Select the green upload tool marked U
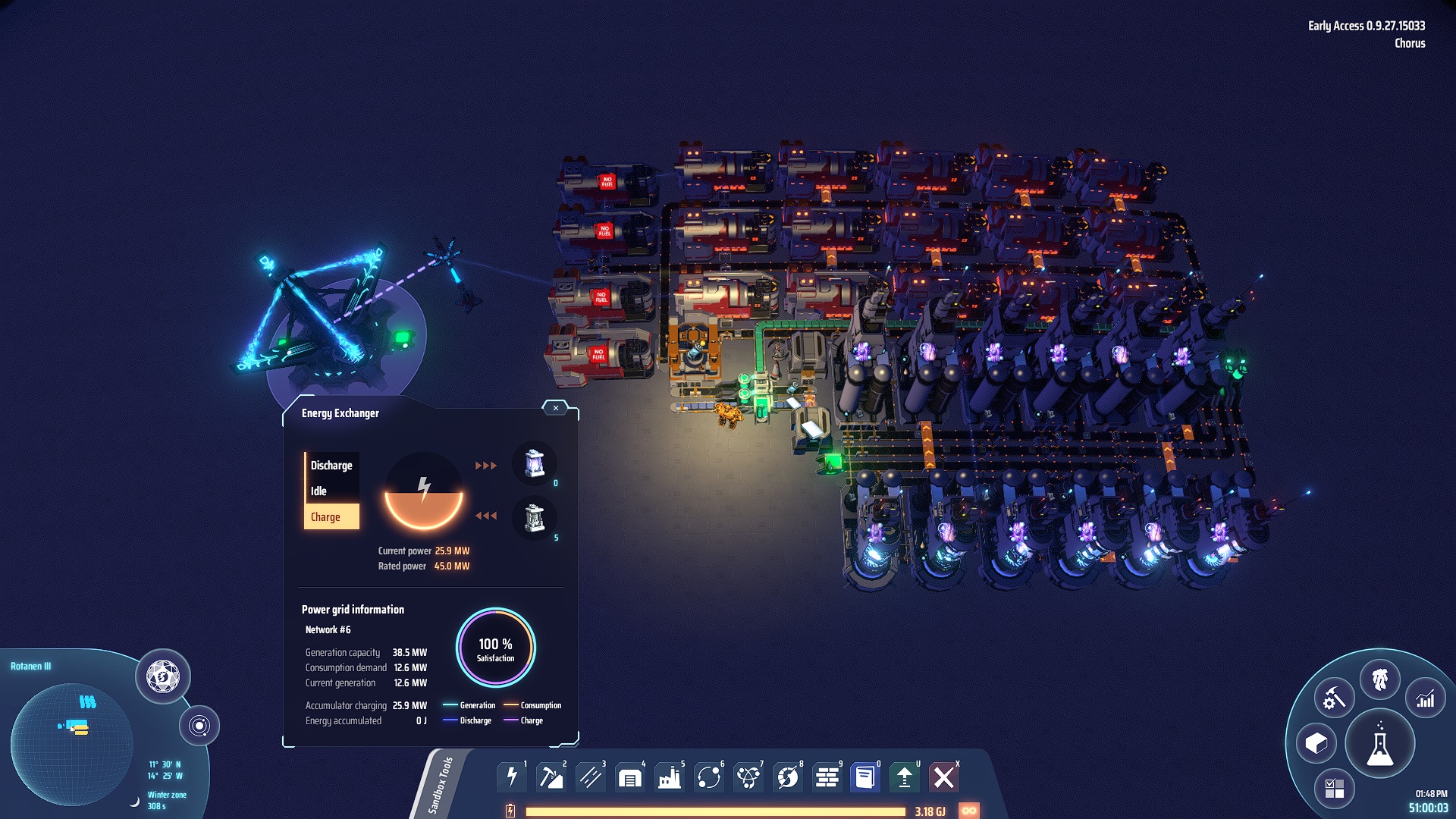The image size is (1456, 819). tap(906, 776)
